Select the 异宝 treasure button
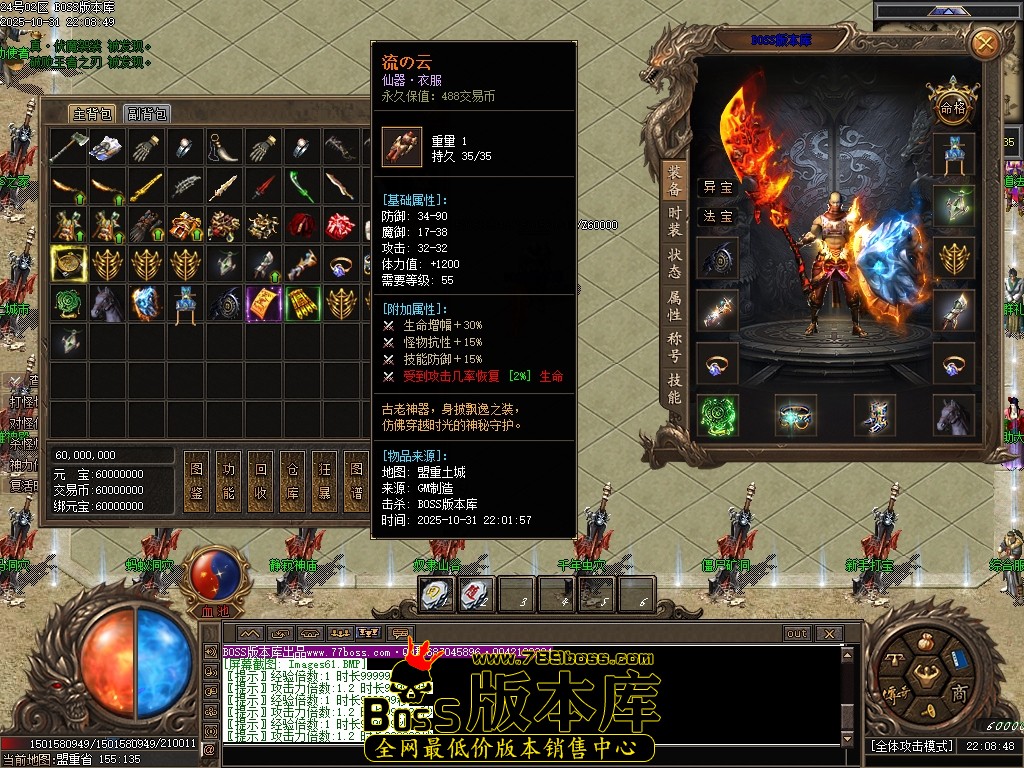1024x768 pixels. tap(717, 187)
